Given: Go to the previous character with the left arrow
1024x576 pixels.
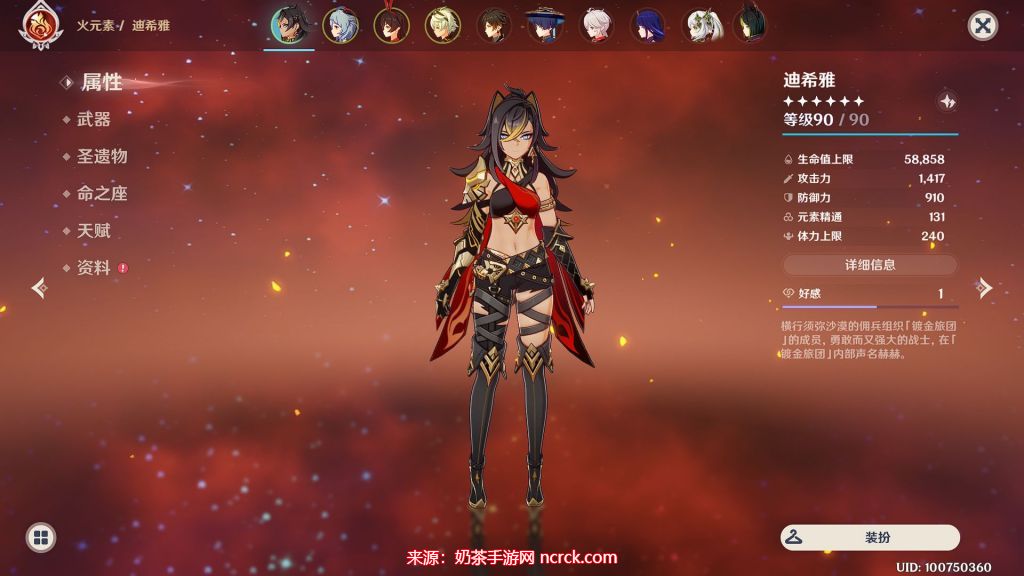Looking at the screenshot, I should coord(39,288).
